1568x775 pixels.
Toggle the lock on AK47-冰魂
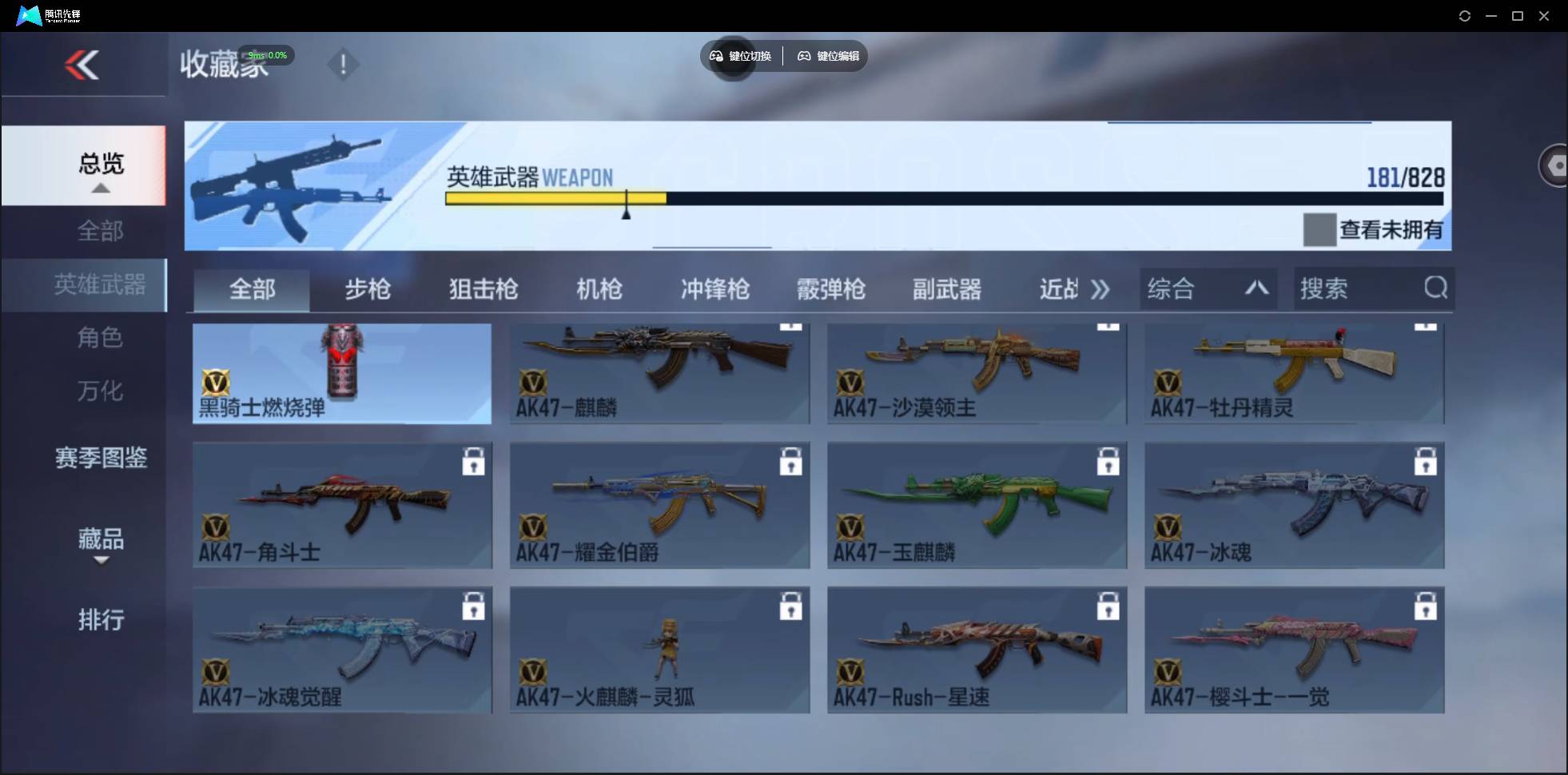[1427, 461]
